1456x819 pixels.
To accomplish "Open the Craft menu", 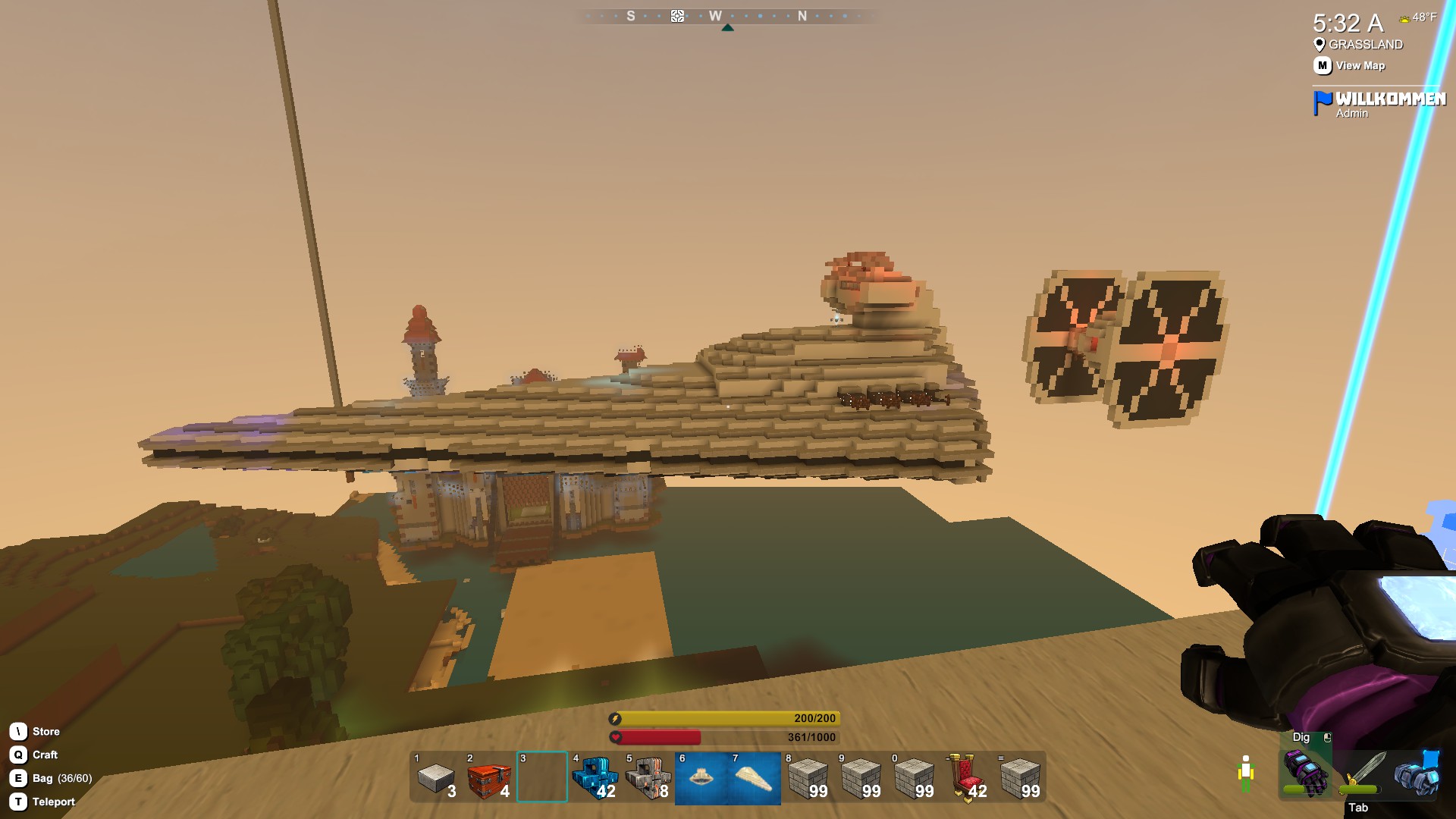I will (x=42, y=755).
